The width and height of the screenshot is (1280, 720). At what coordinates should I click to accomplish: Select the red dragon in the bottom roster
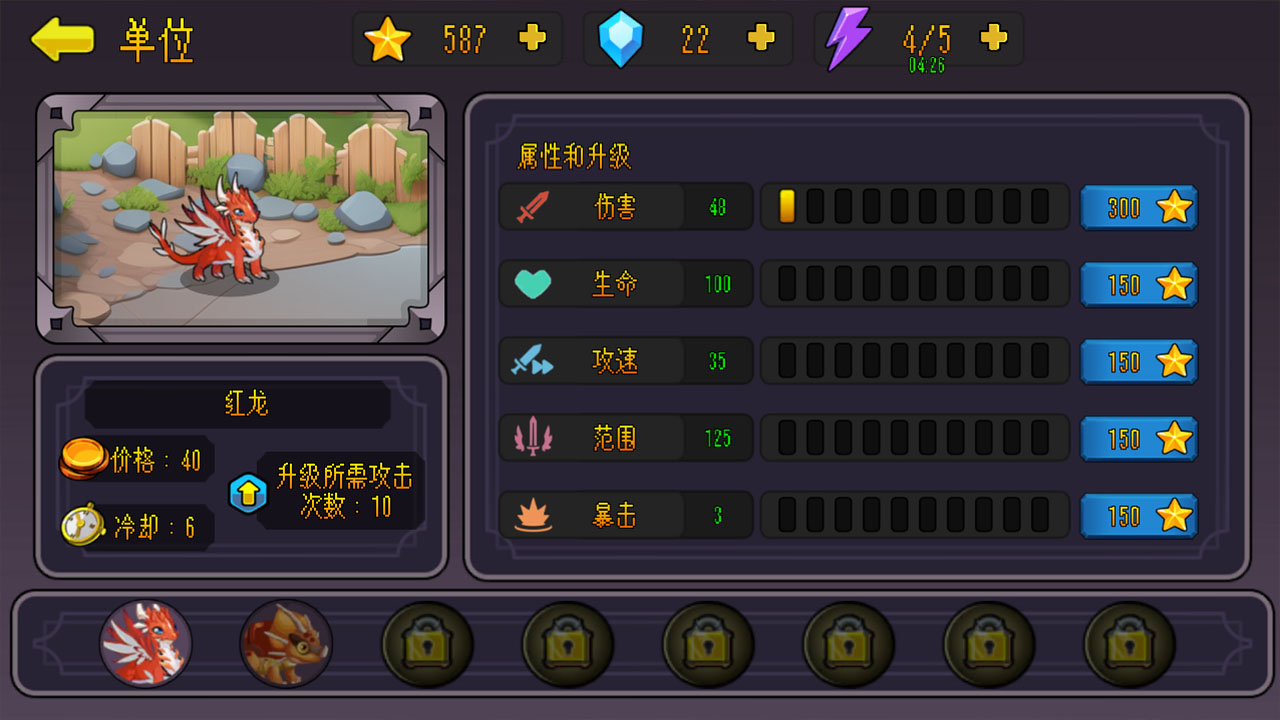tap(145, 643)
